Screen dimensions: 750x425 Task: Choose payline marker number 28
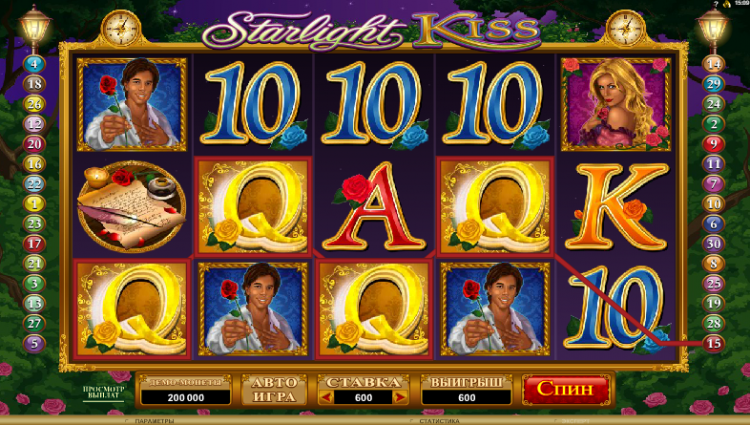point(714,322)
